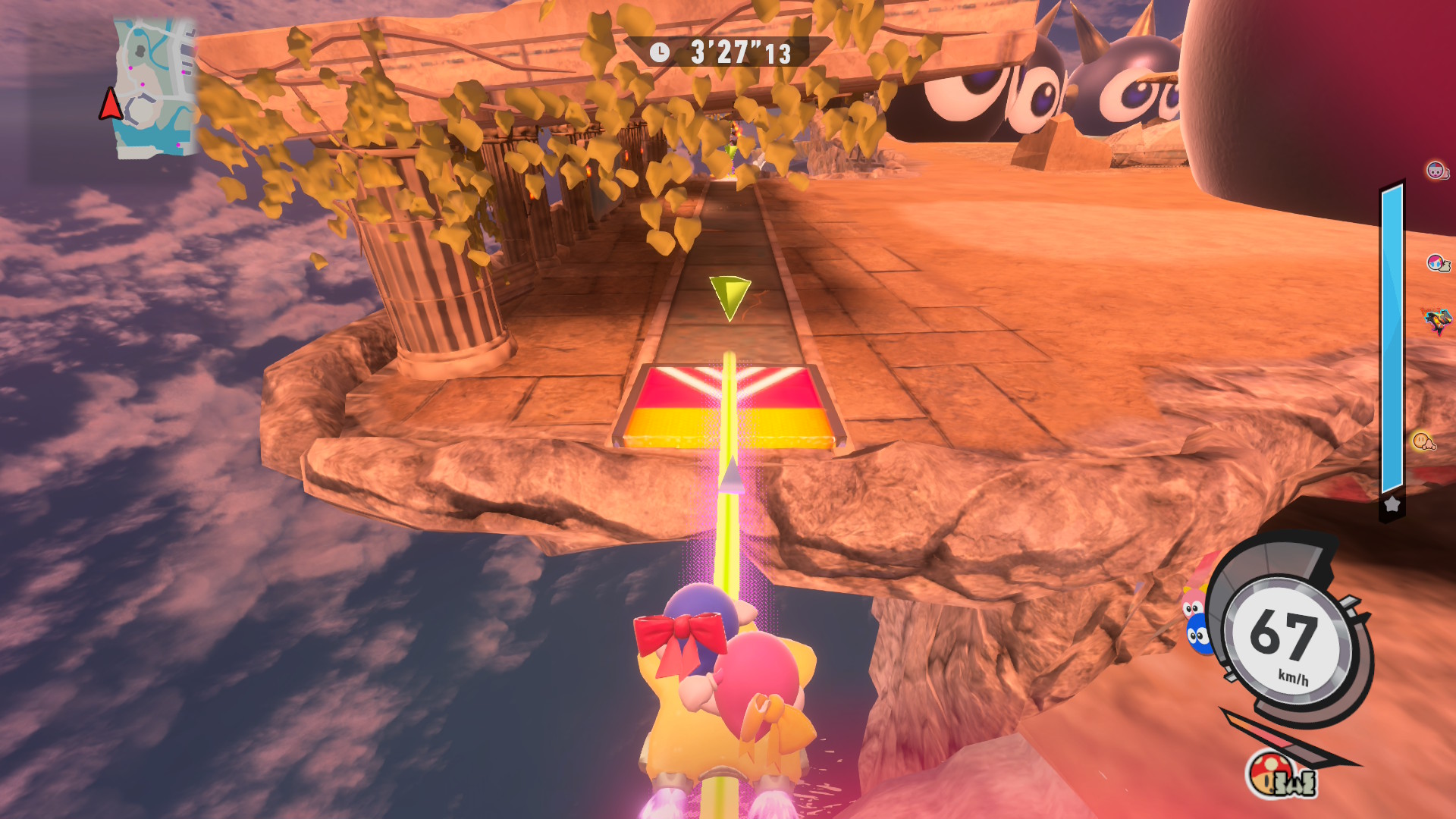
Task: Click the star icon below the blue gauge
Action: tap(1392, 504)
